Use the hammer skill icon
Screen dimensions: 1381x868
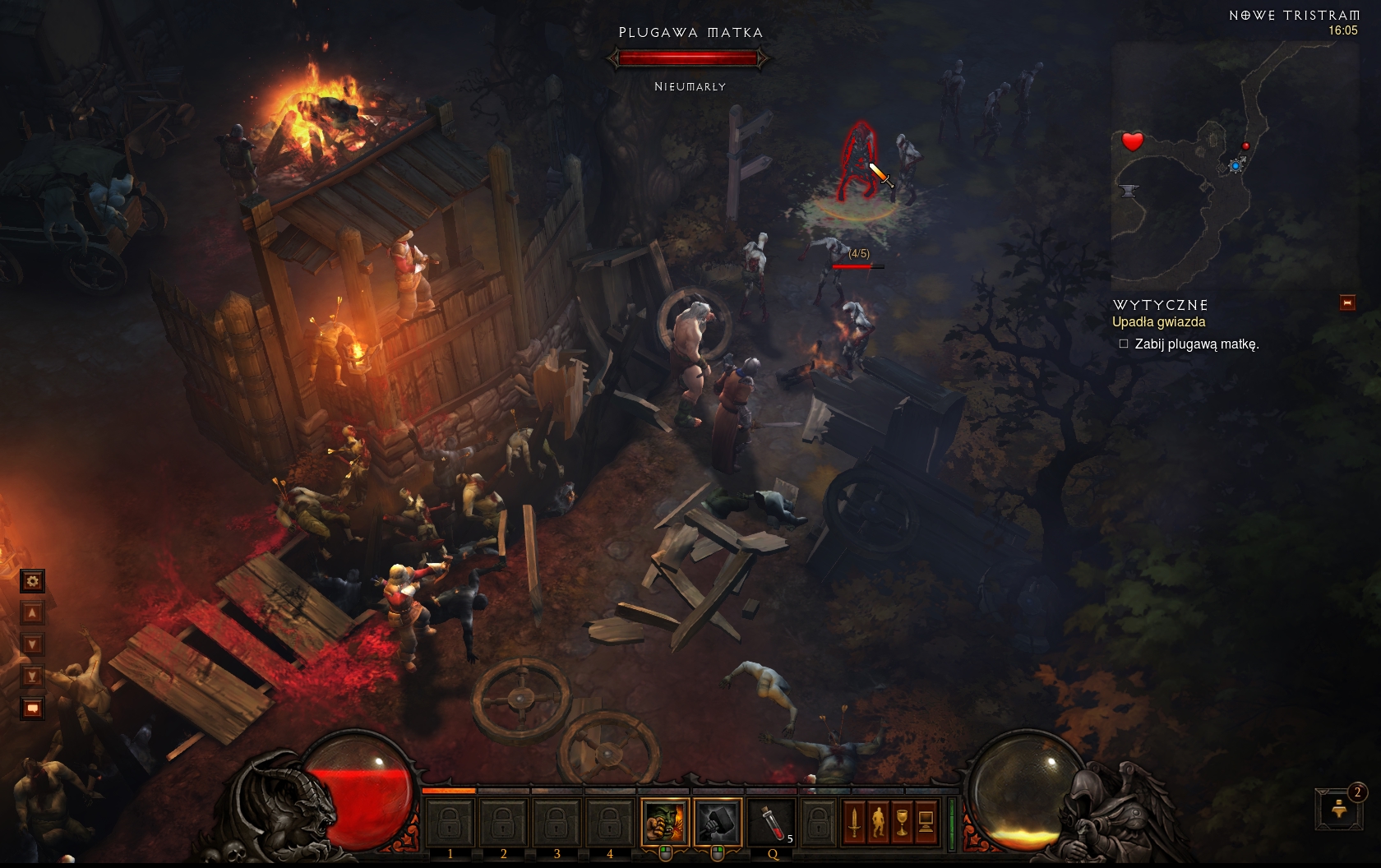coord(717,820)
